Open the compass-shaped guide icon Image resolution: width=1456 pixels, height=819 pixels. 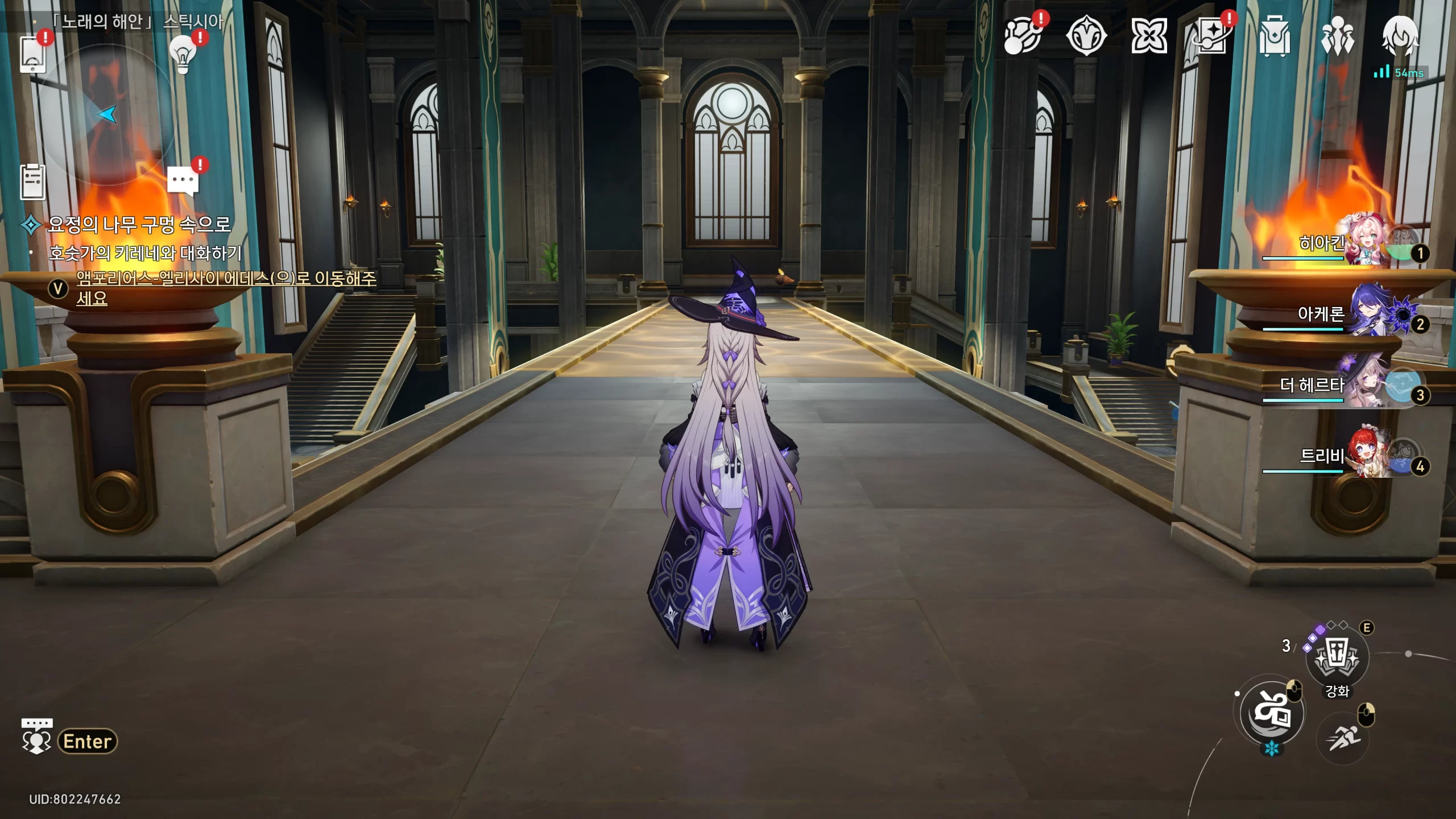(1086, 36)
